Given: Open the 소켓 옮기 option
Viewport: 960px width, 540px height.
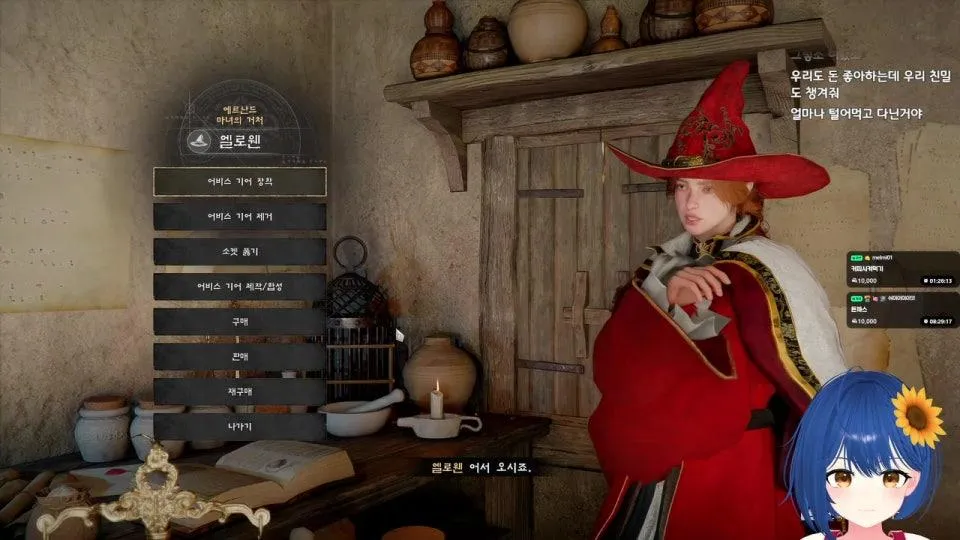Looking at the screenshot, I should click(240, 251).
